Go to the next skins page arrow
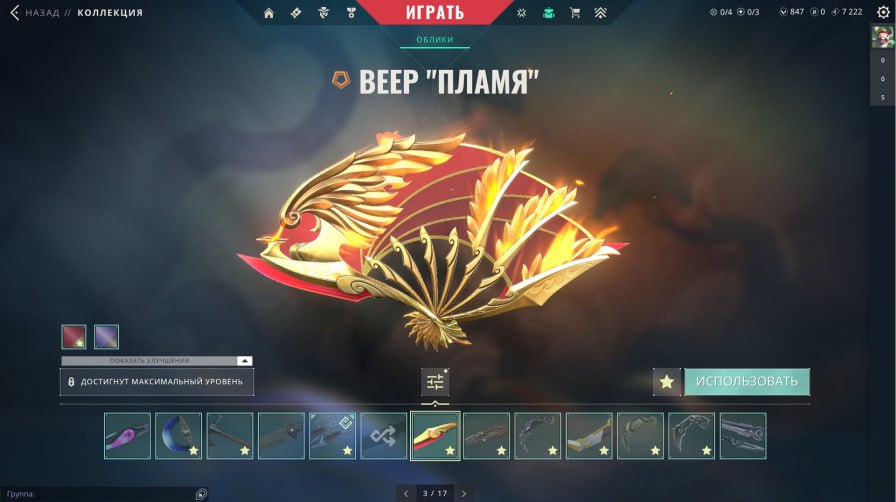 [x=463, y=493]
